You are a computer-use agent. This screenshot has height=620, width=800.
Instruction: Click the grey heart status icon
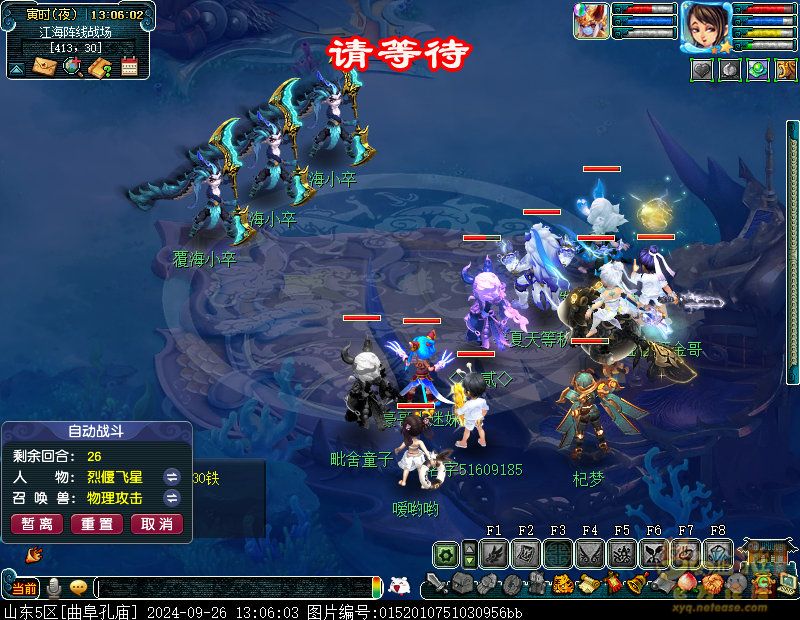pyautogui.click(x=703, y=69)
